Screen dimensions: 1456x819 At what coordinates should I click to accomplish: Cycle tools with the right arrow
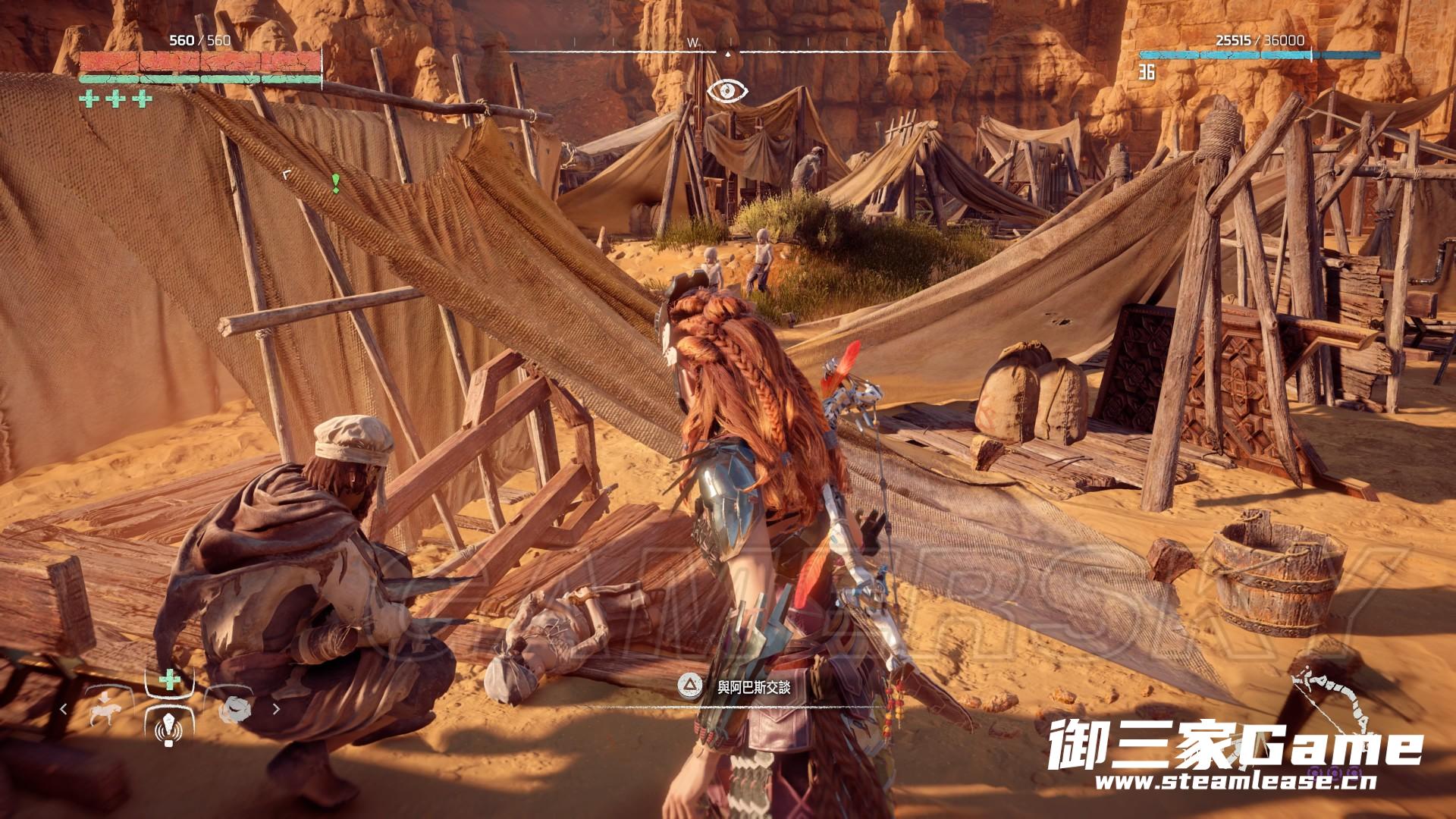[x=276, y=709]
